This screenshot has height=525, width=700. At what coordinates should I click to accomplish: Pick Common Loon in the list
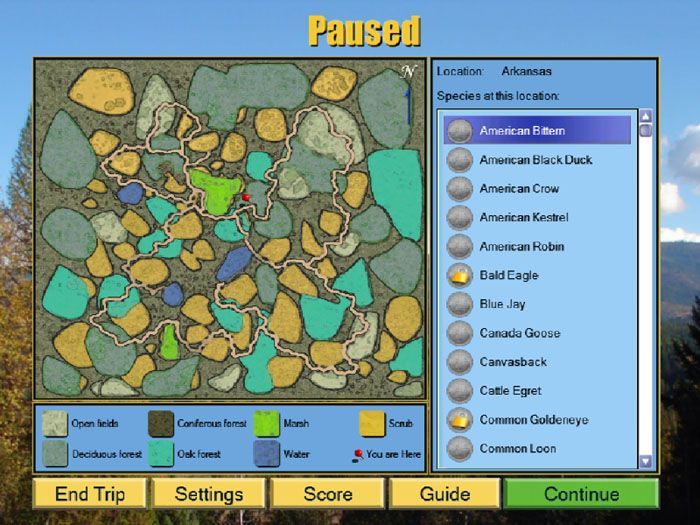tap(517, 449)
